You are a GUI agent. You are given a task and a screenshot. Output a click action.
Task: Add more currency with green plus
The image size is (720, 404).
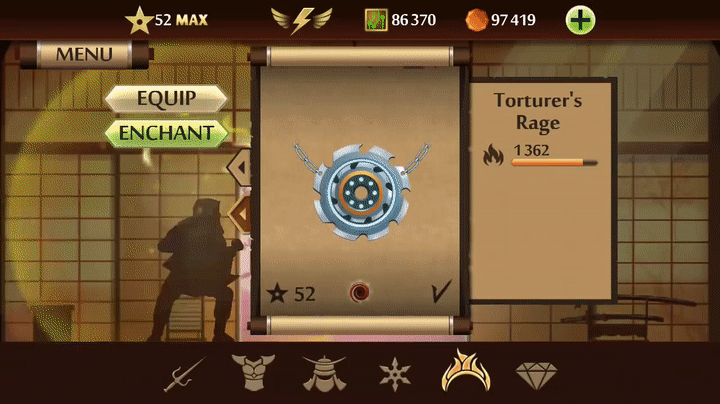click(x=580, y=19)
